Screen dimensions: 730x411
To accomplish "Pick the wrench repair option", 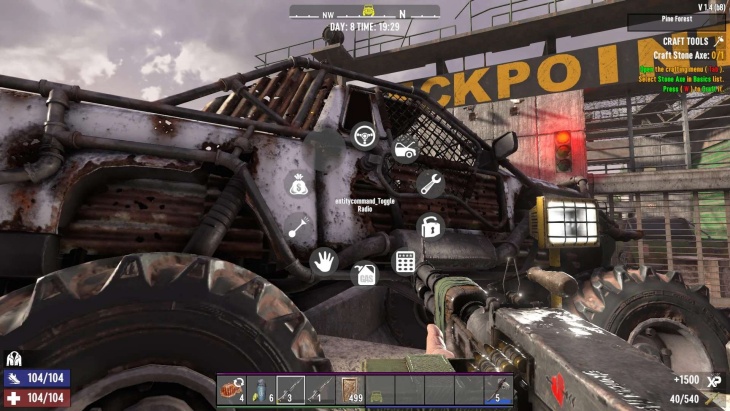I will click(x=430, y=184).
